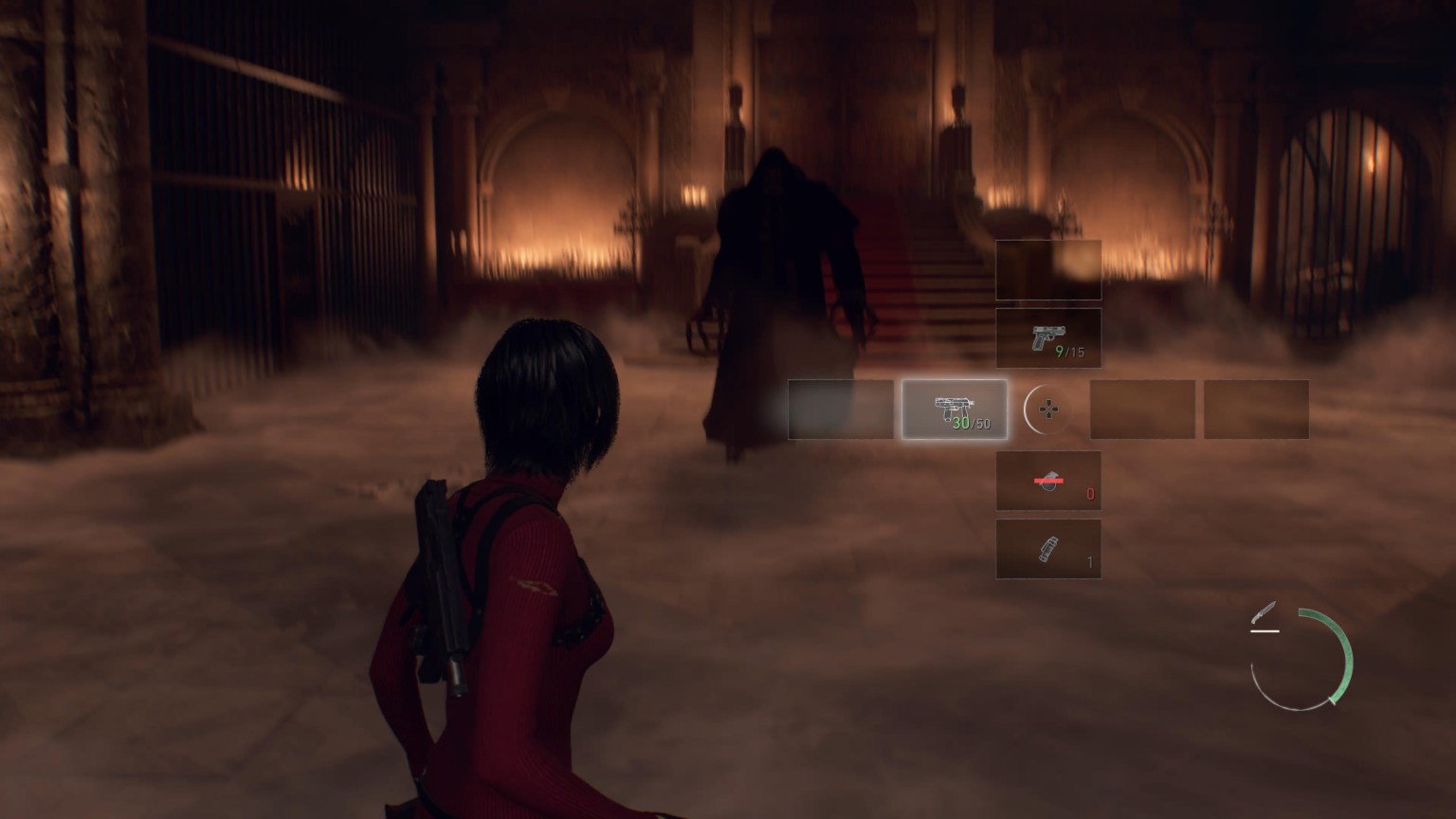Click the green 30/50 ammo counter
The height and width of the screenshot is (819, 1456).
pos(974,424)
